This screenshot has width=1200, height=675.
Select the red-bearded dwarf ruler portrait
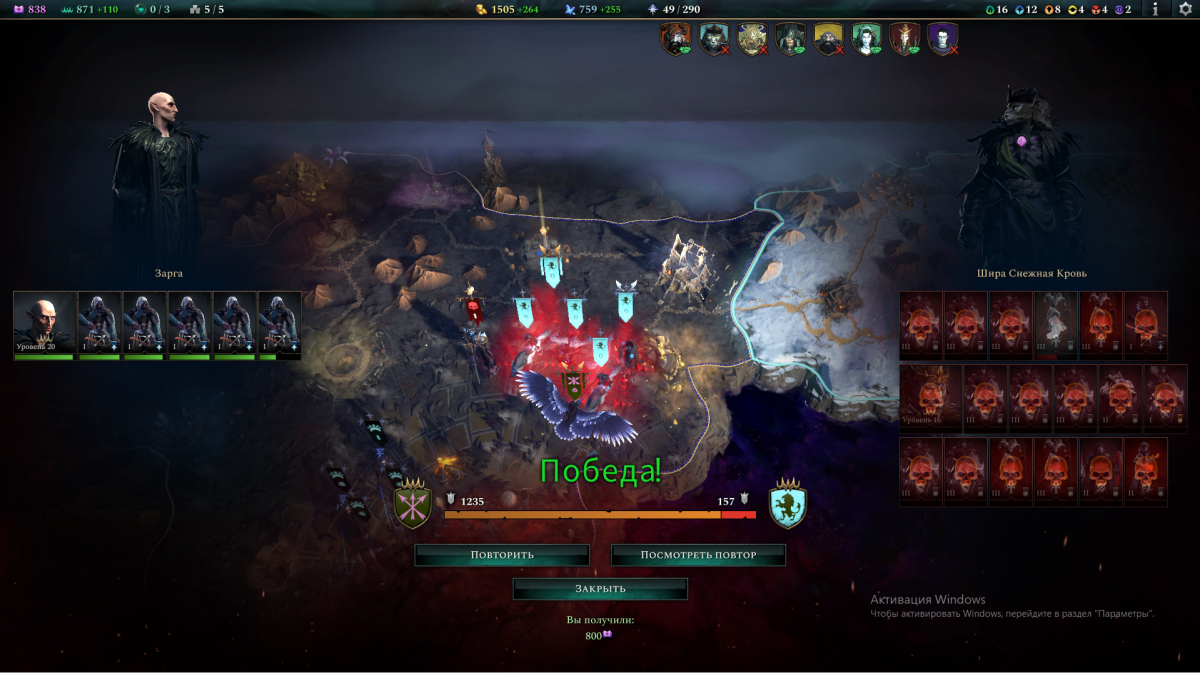point(675,39)
